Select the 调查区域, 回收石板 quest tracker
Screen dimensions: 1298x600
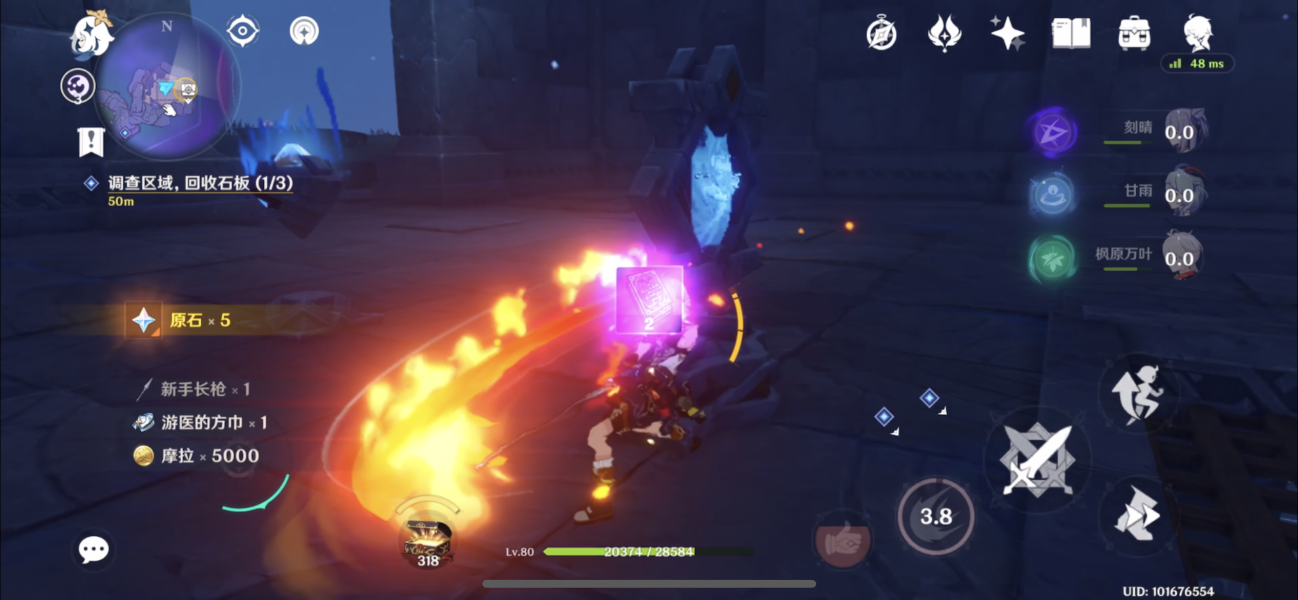pos(200,185)
